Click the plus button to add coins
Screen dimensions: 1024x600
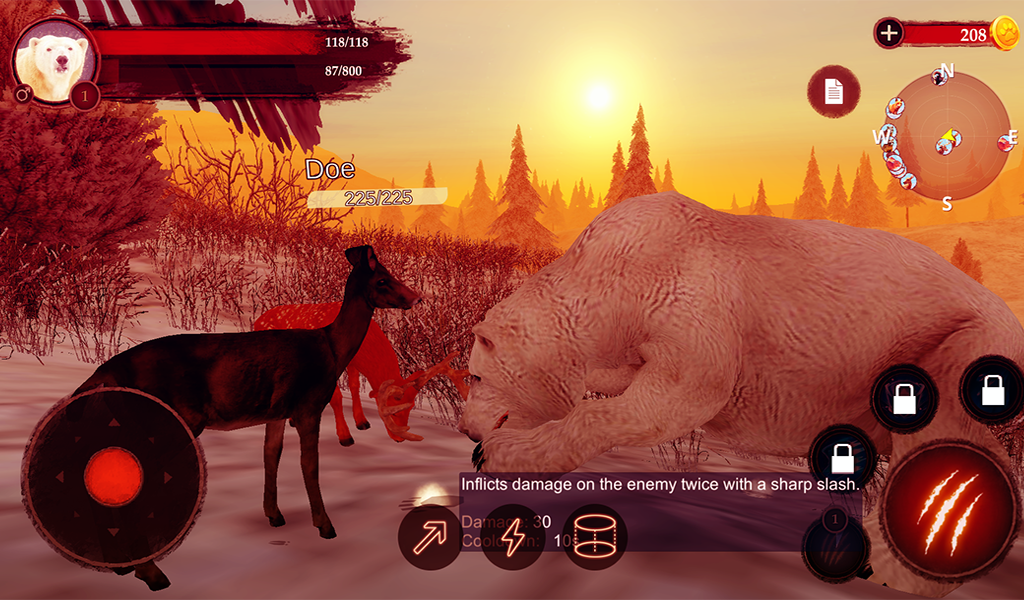(x=888, y=33)
